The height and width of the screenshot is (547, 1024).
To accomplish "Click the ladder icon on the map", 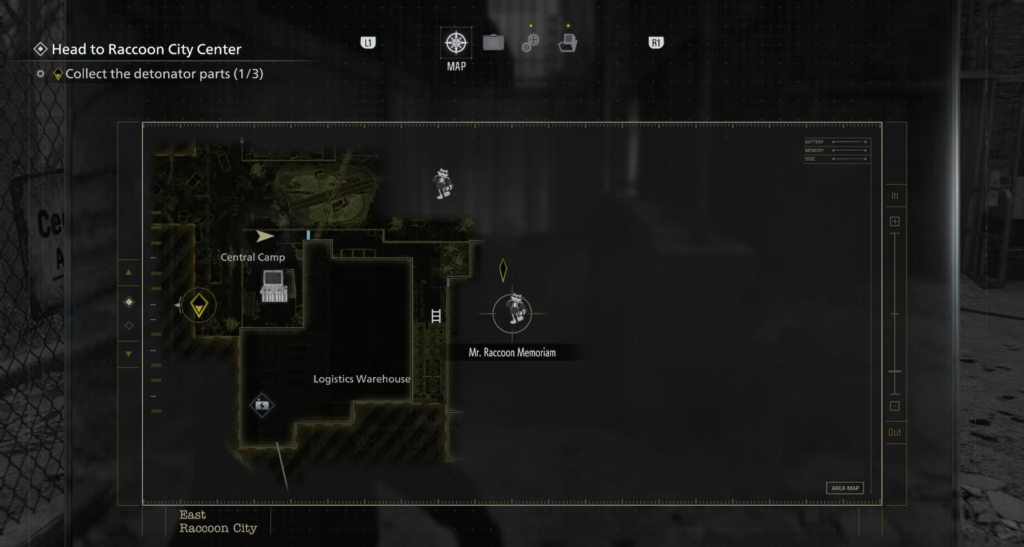I will pos(435,316).
